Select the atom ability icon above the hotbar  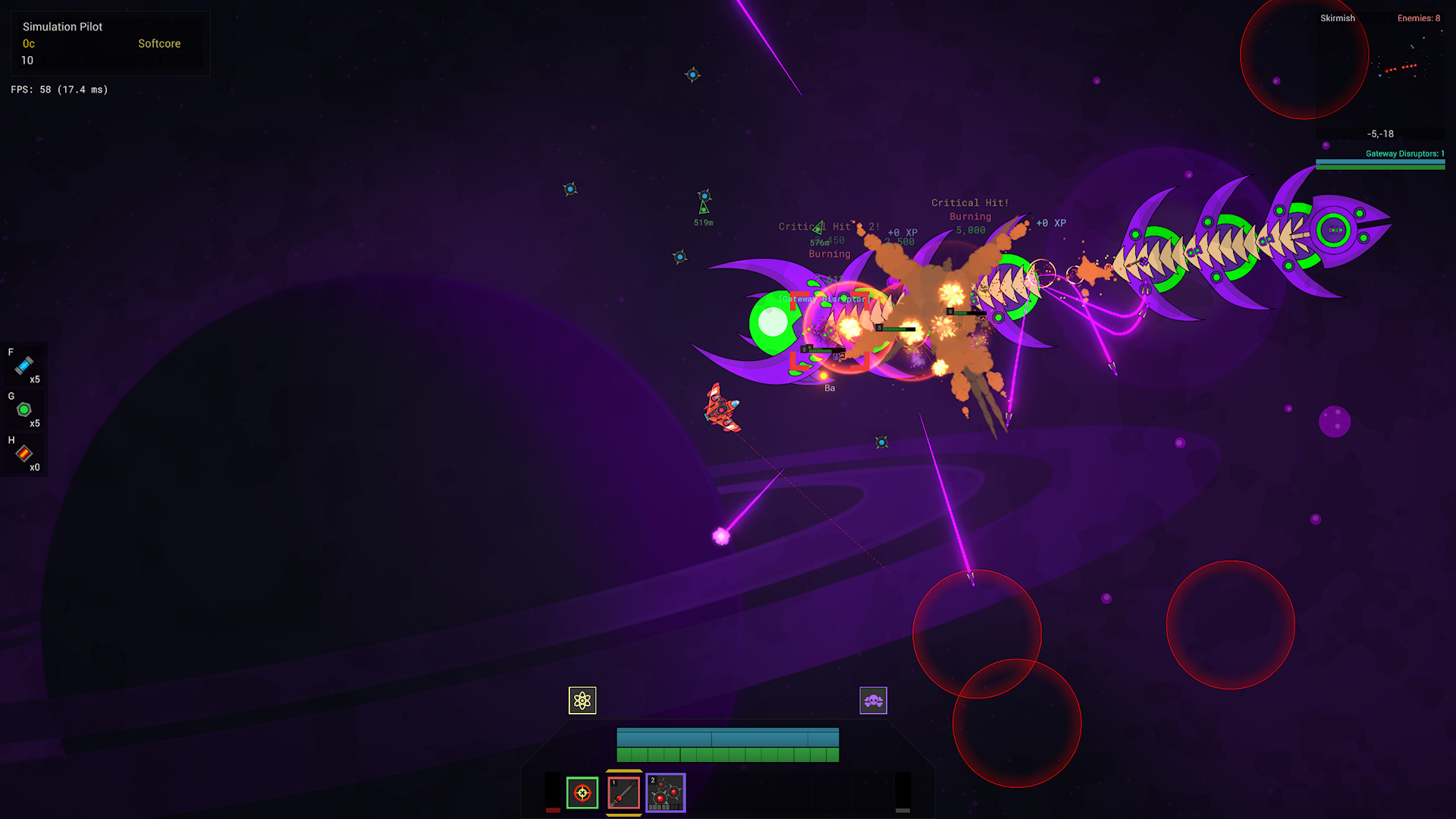tap(582, 701)
